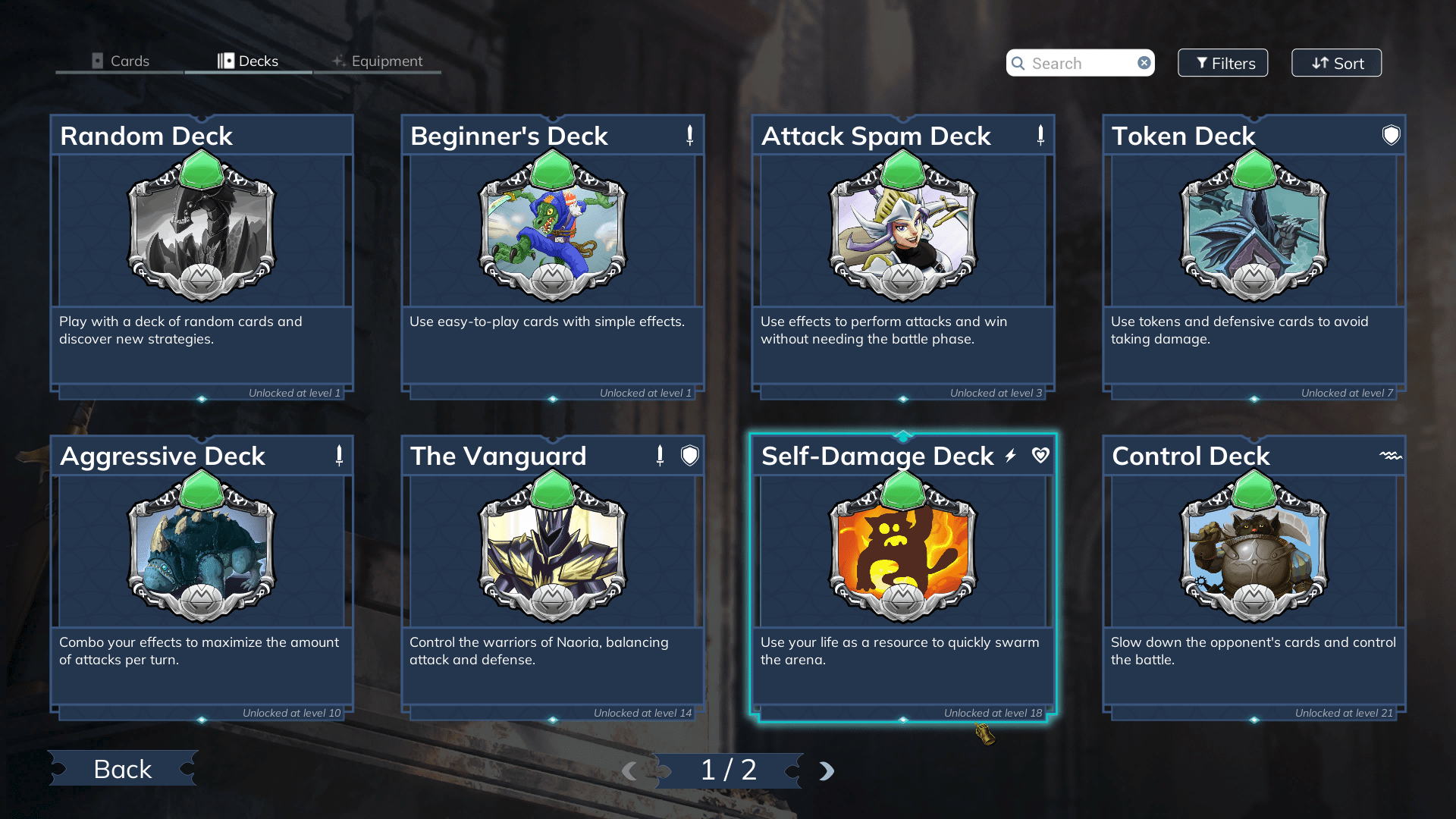This screenshot has width=1456, height=819.
Task: Click the heart icon on Self-Damage Deck
Action: tap(1040, 456)
